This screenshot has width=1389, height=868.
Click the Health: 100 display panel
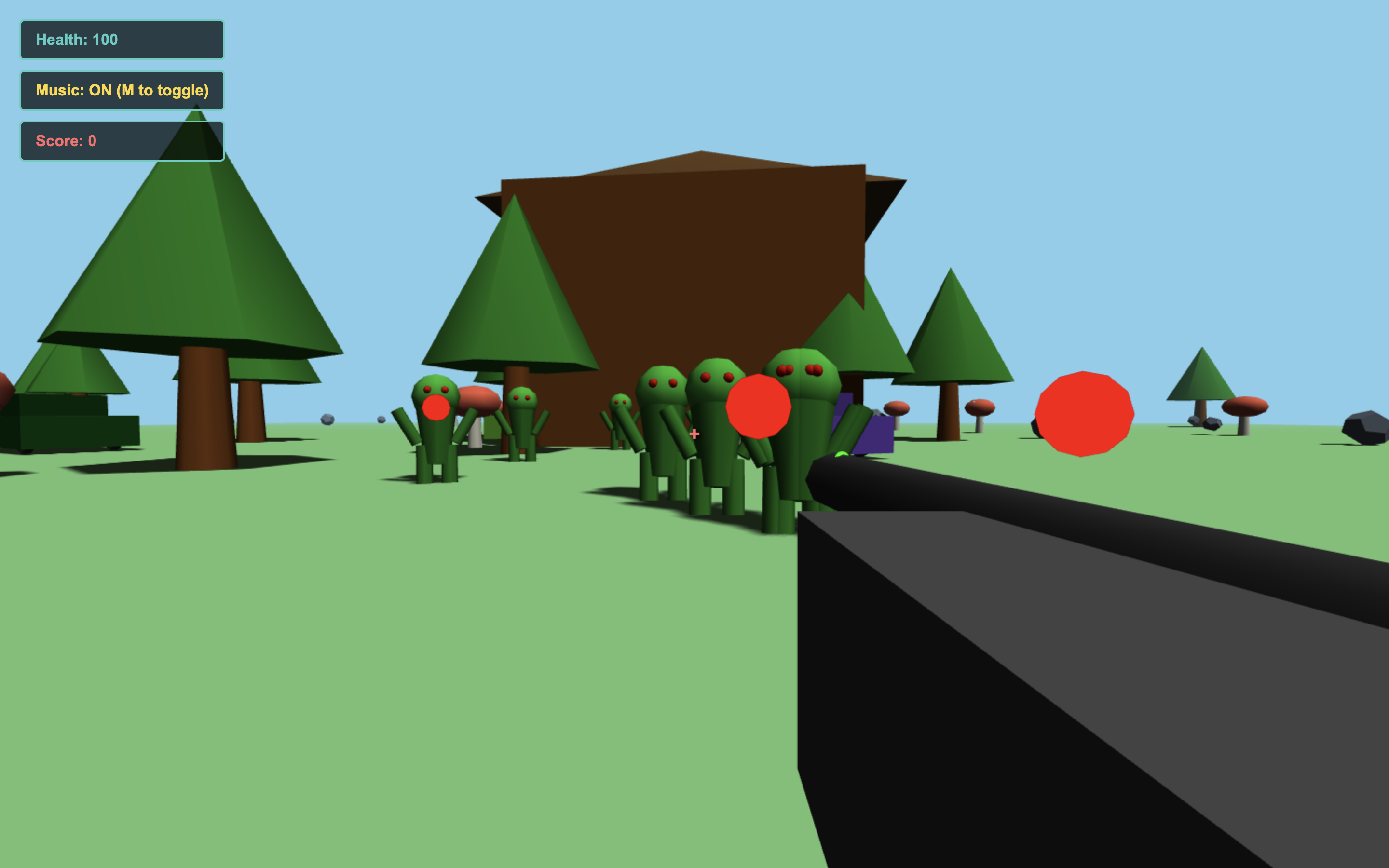coord(122,40)
